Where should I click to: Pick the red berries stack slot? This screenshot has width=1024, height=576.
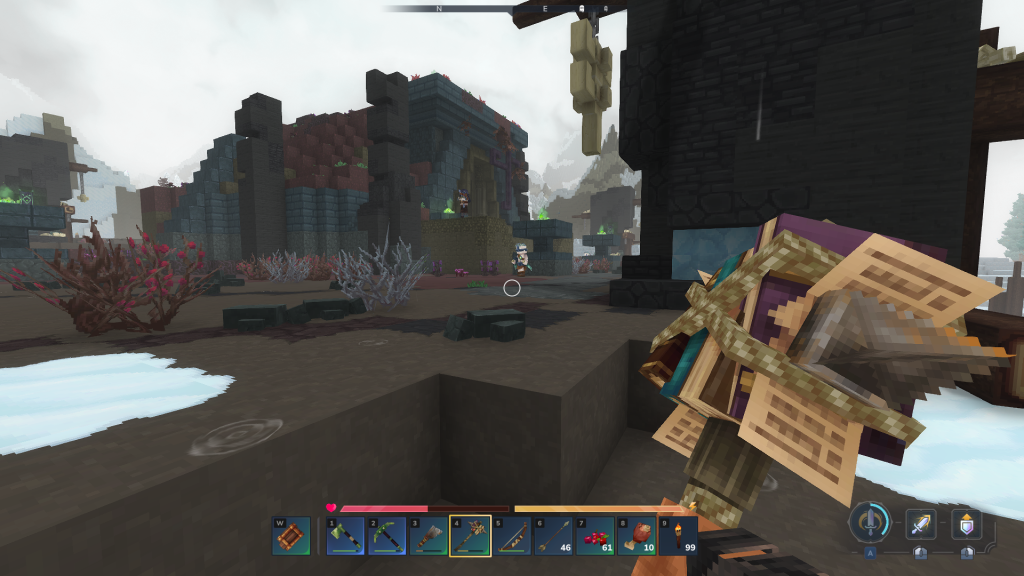595,535
